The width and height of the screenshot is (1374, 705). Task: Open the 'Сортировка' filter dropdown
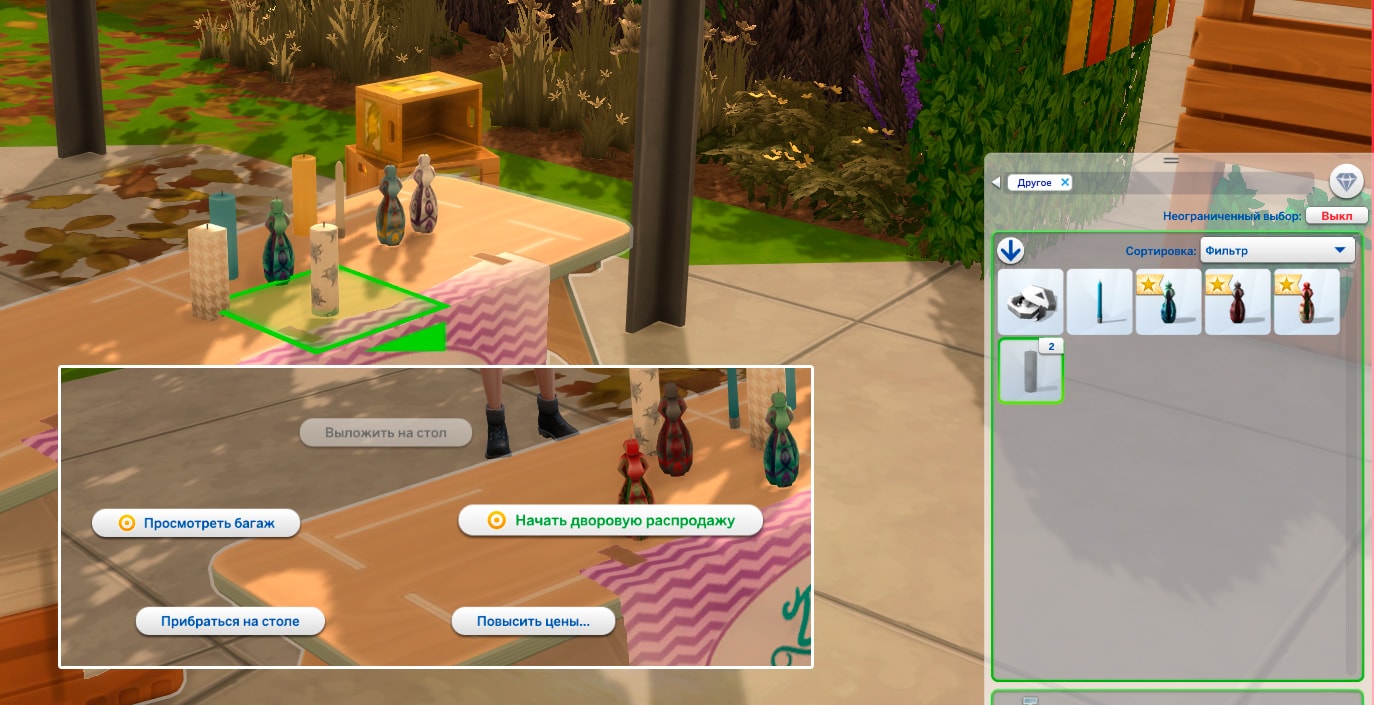coord(1276,250)
